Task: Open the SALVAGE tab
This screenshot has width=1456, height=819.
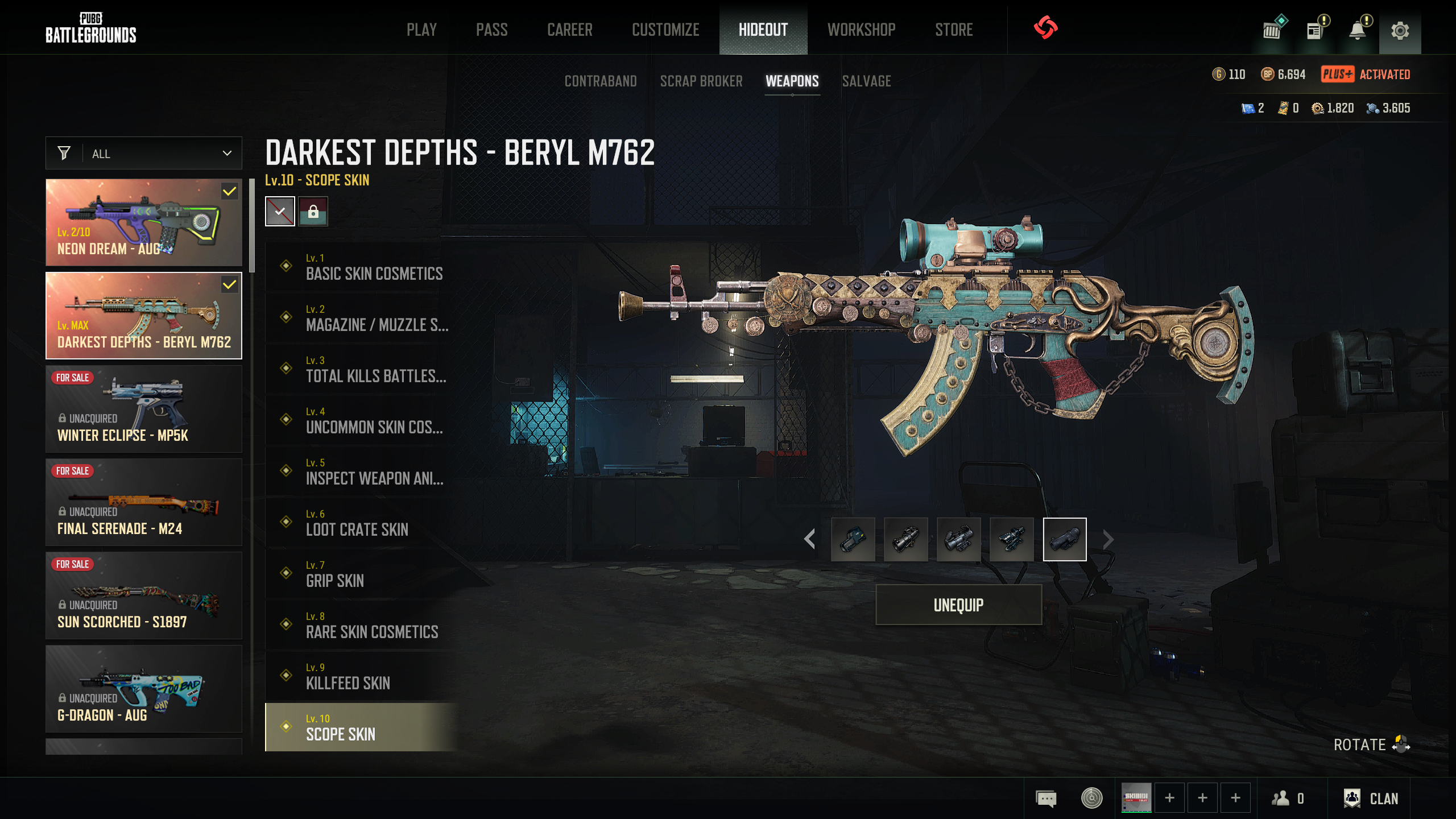Action: coord(866,81)
